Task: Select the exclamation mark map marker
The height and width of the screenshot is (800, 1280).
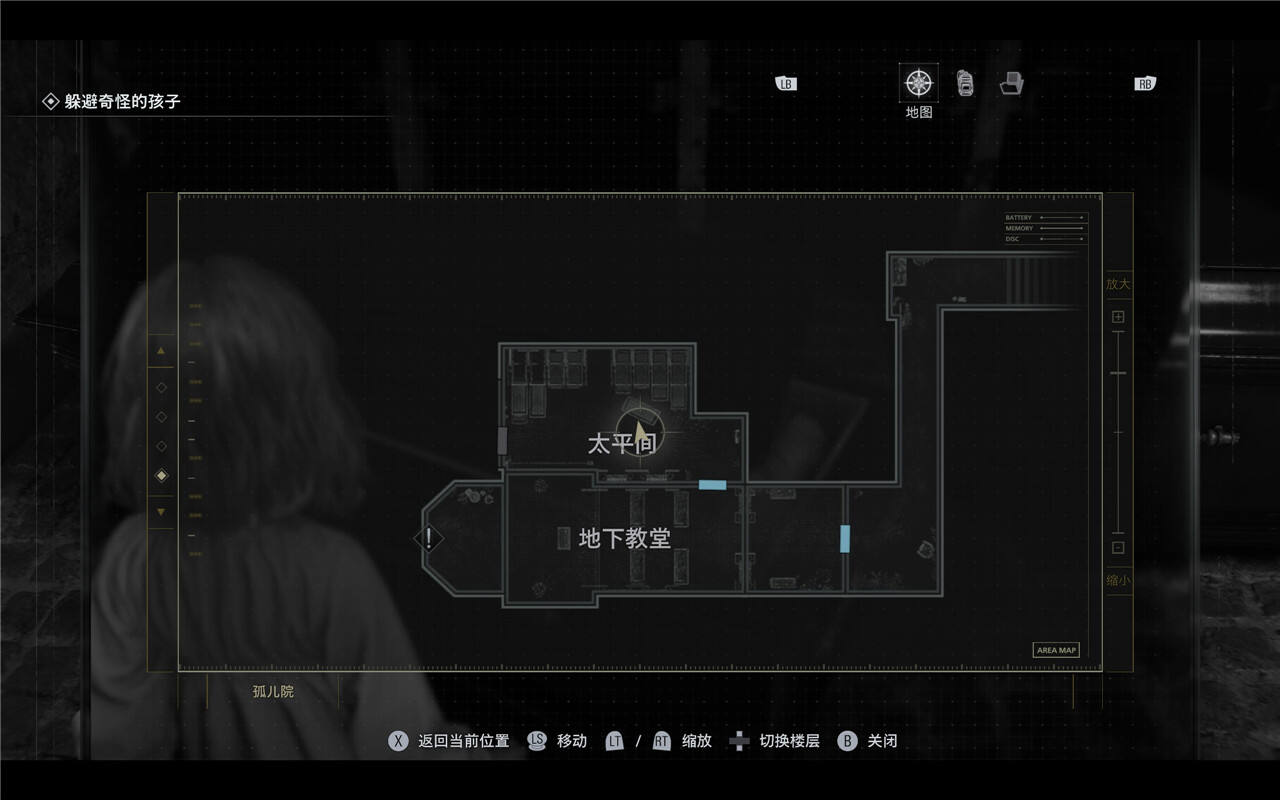Action: tap(429, 539)
